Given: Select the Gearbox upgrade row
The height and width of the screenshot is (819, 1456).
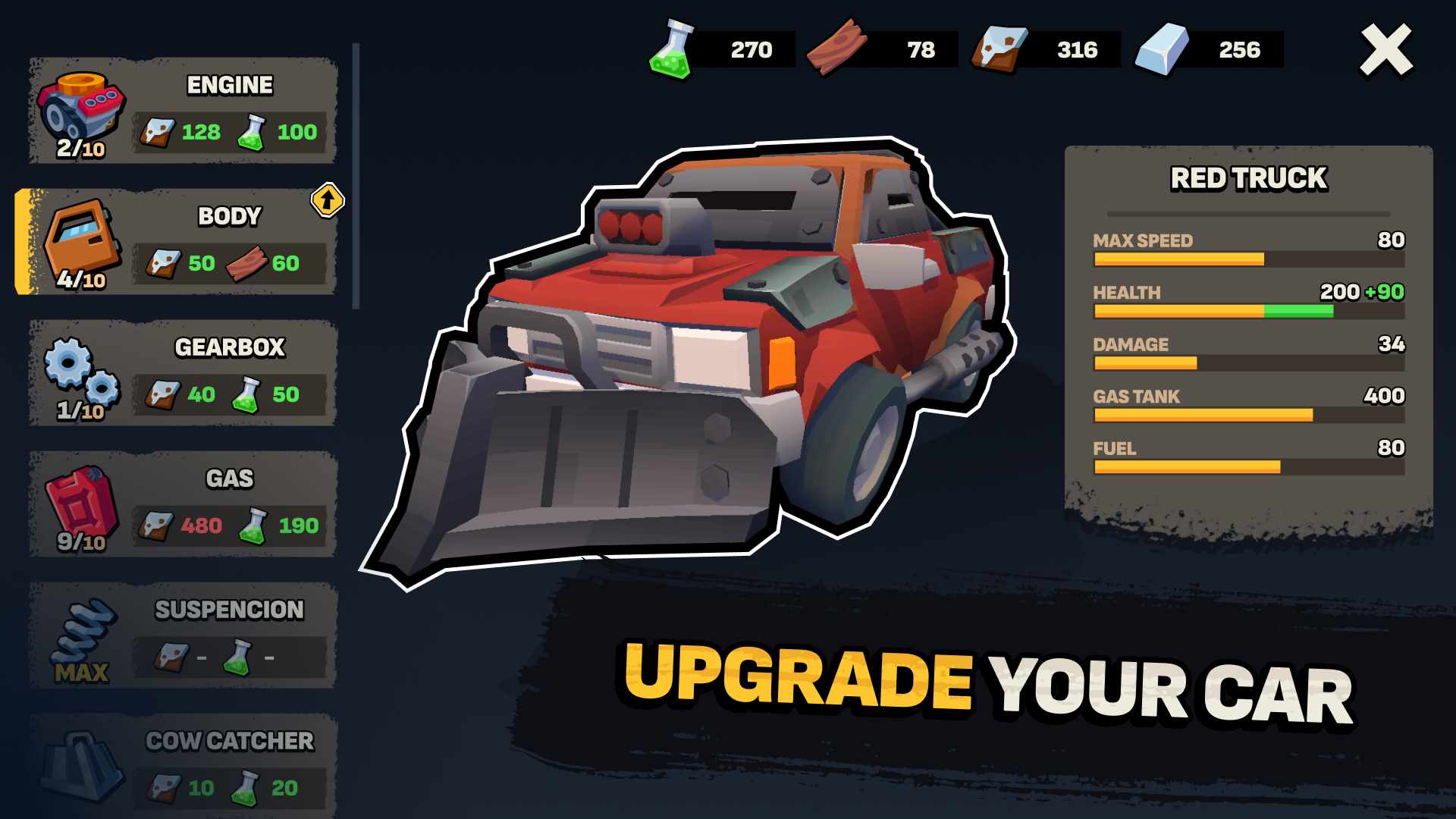Looking at the screenshot, I should click(x=183, y=373).
